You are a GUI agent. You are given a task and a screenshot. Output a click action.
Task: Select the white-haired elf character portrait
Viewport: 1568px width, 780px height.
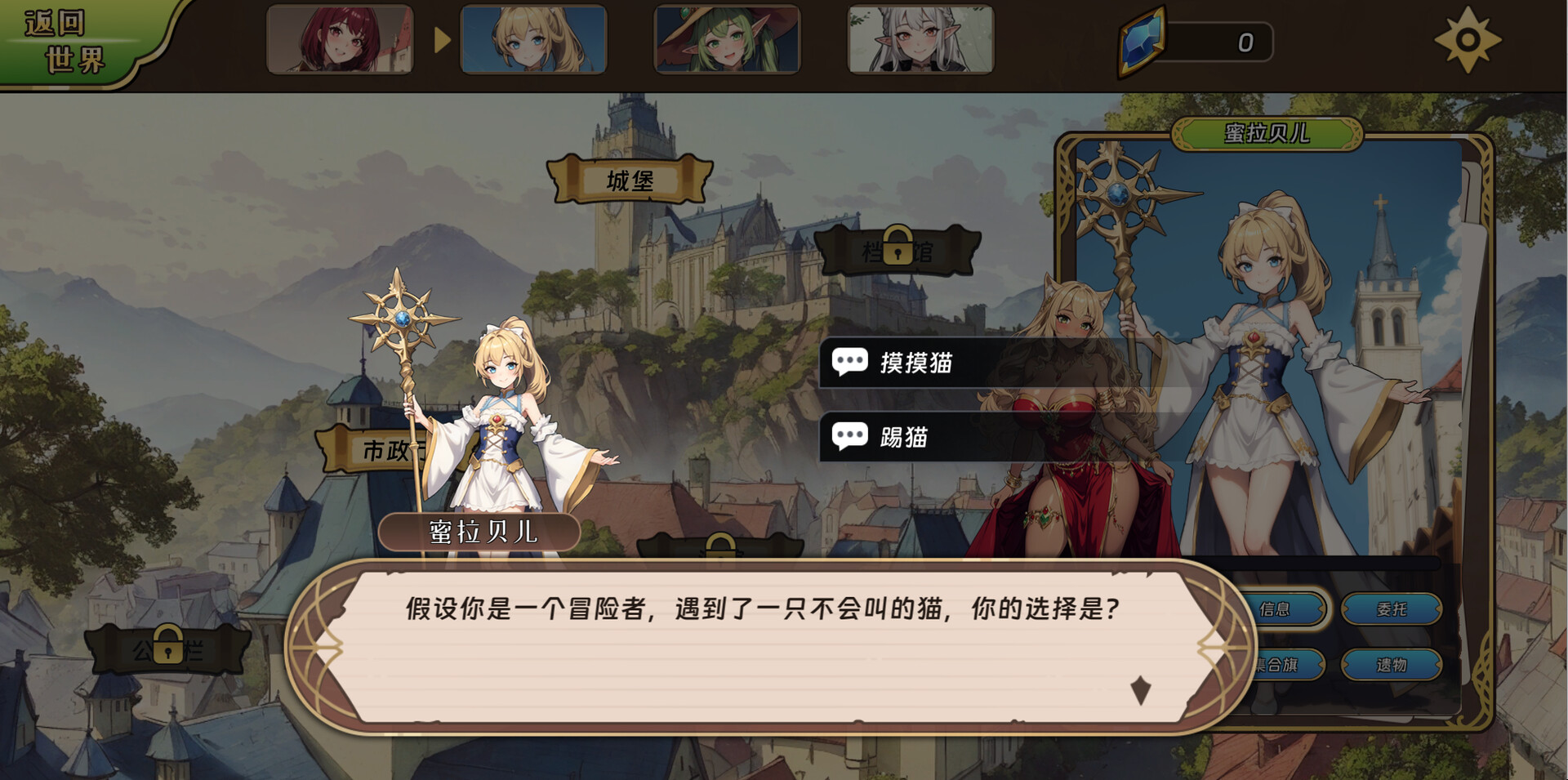919,41
